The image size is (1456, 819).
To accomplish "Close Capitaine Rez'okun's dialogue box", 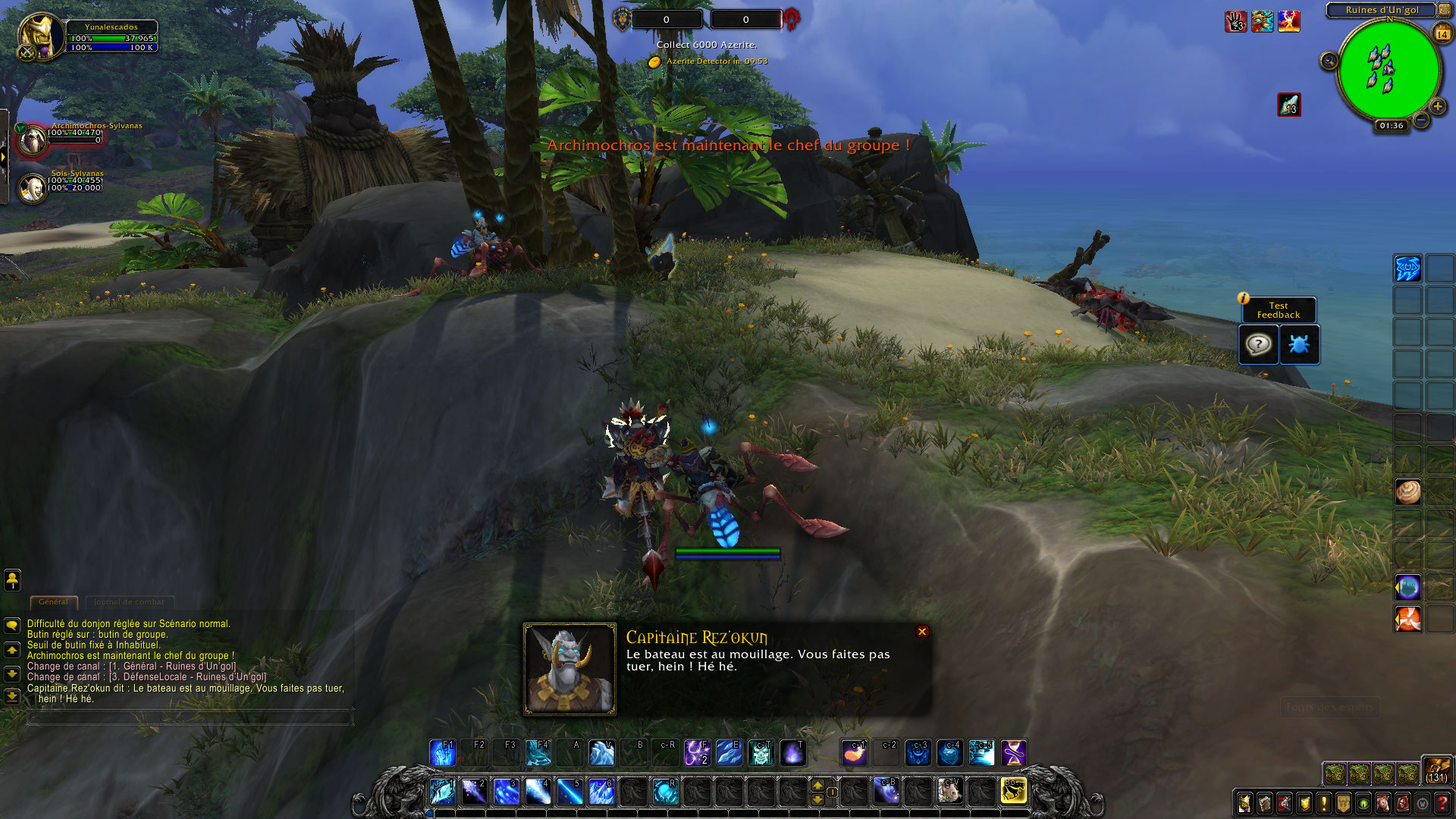I will (x=922, y=632).
